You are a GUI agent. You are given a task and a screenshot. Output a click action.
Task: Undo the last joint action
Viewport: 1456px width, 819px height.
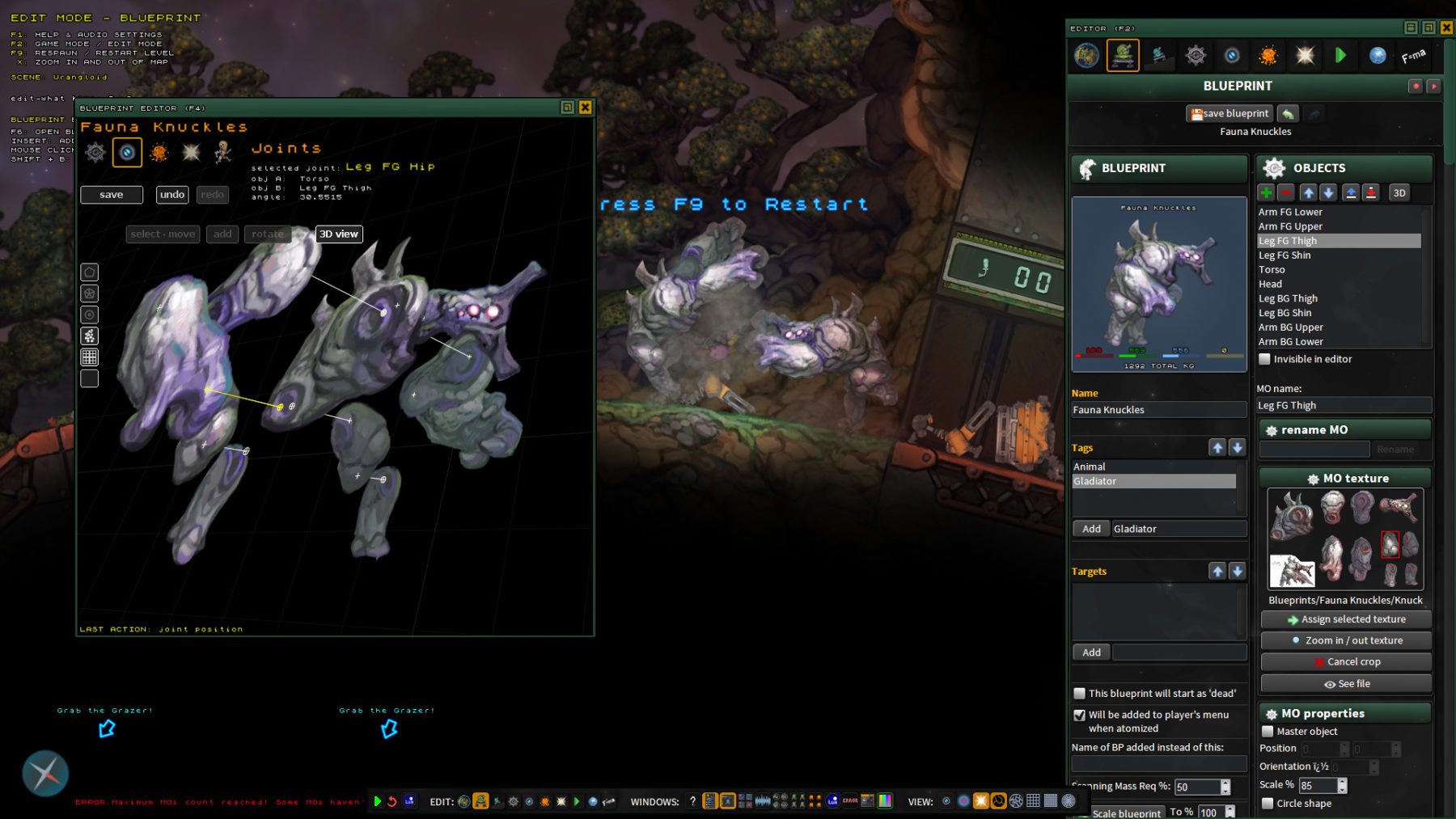[x=172, y=195]
